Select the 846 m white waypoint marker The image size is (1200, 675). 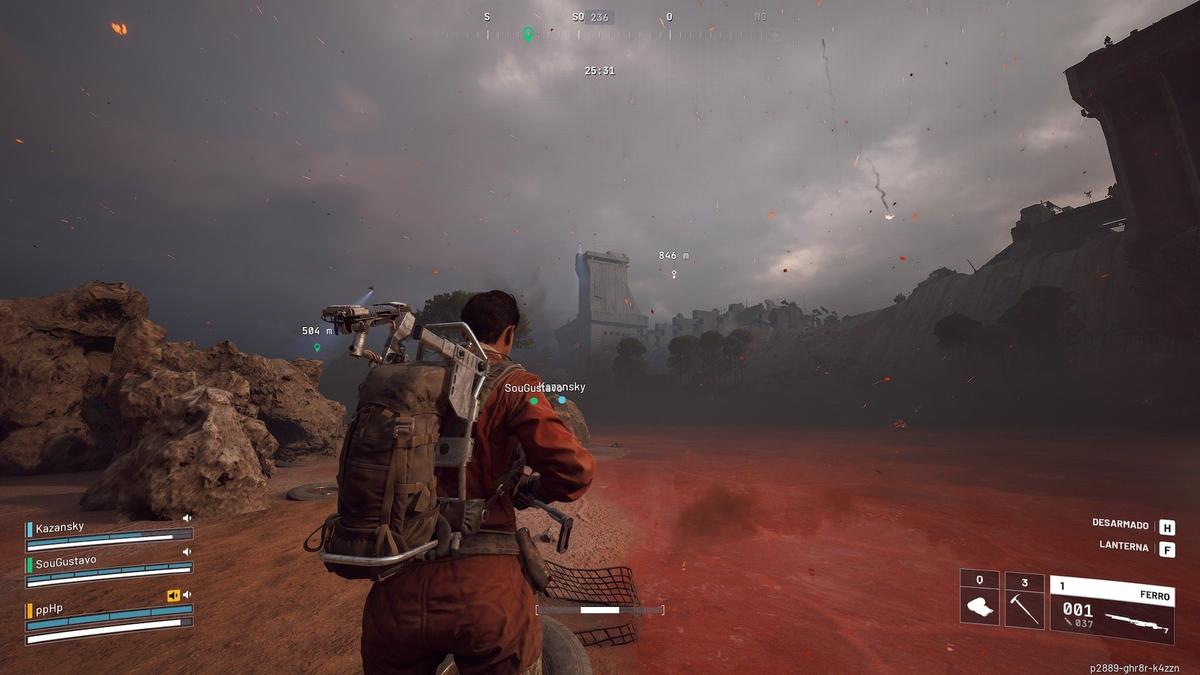(674, 273)
